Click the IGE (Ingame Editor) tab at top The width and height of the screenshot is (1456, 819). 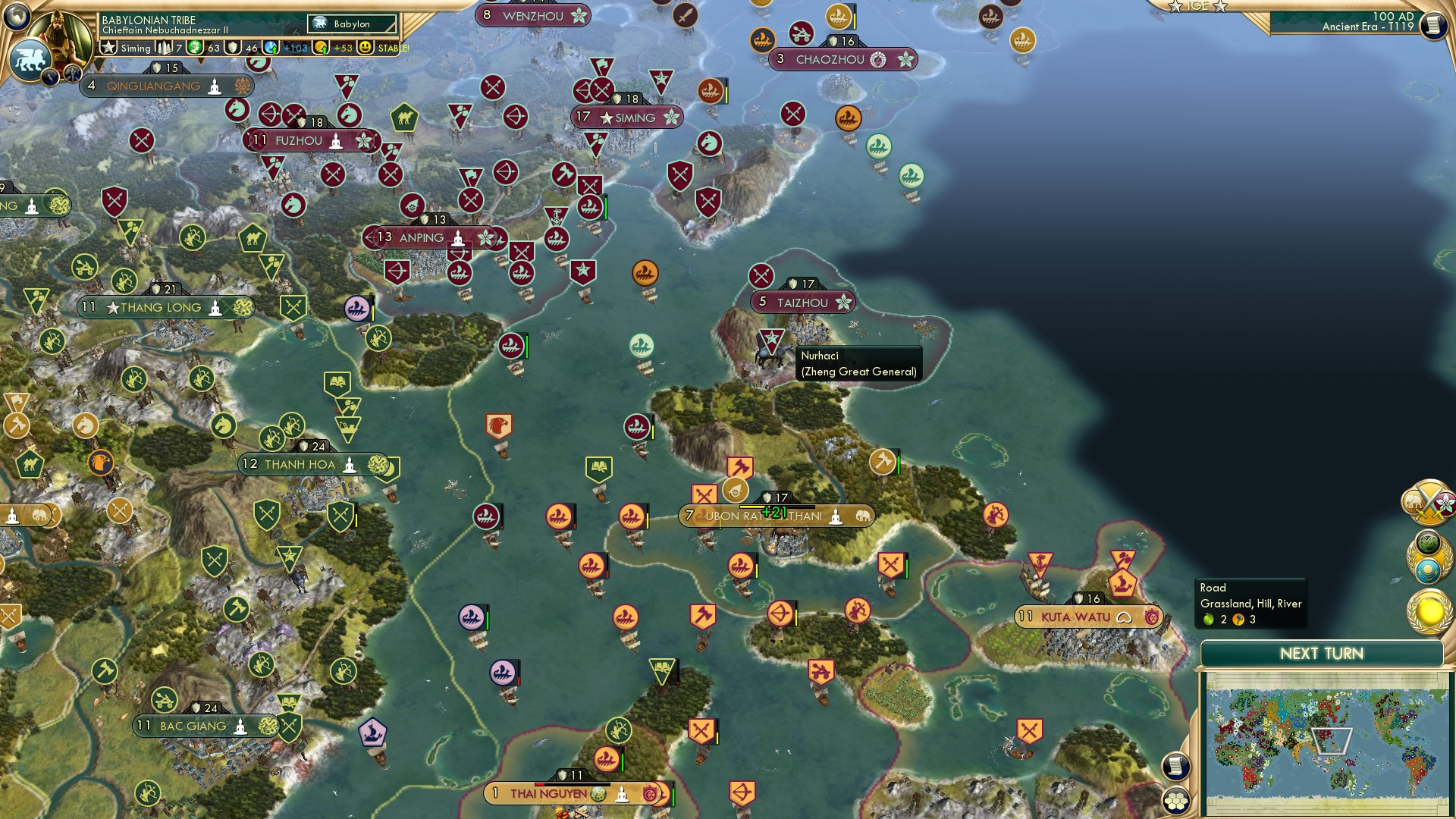point(1198,6)
